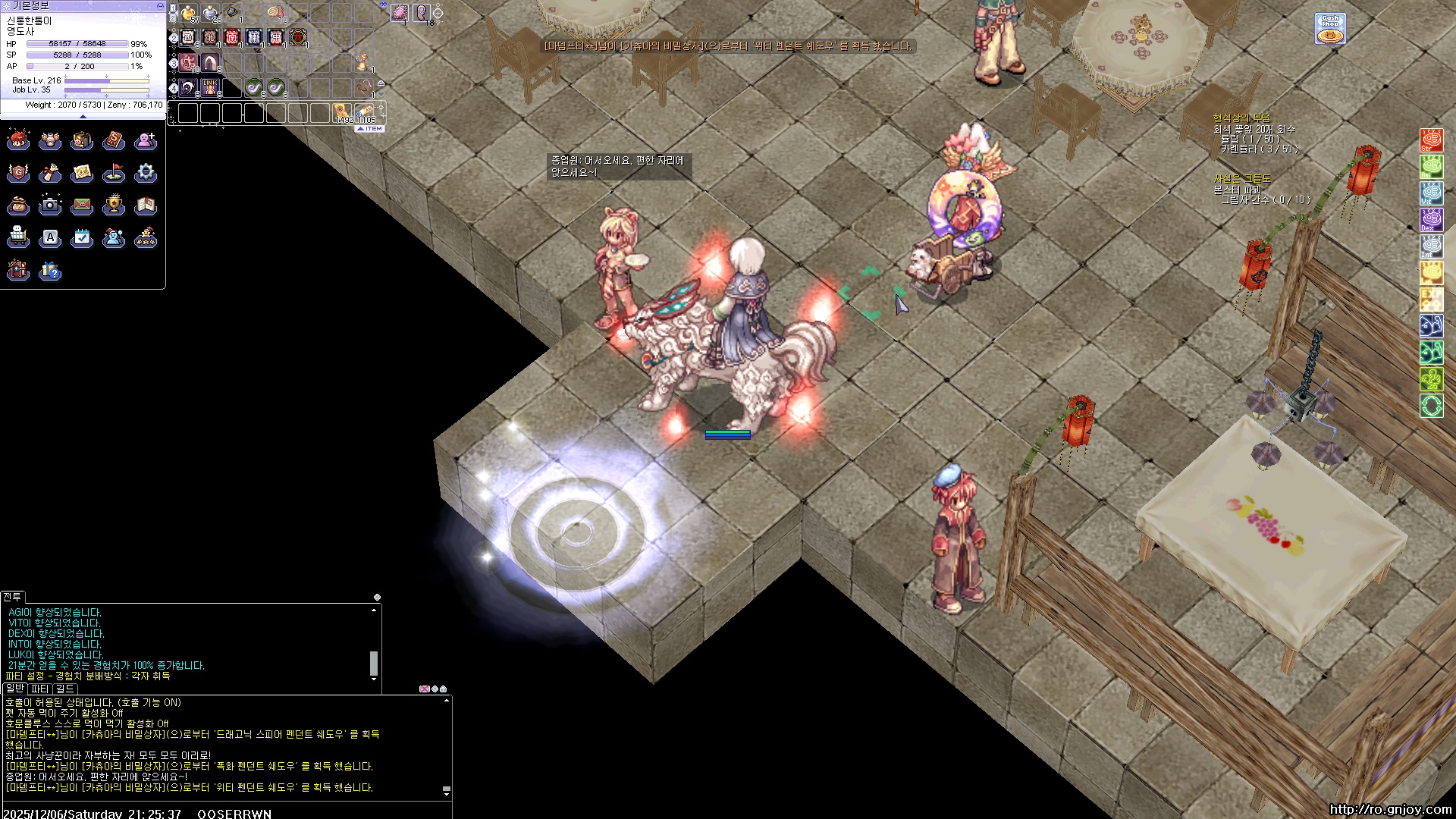Toggle the ITEM hotbar expander
The width and height of the screenshot is (1456, 819).
tap(371, 129)
